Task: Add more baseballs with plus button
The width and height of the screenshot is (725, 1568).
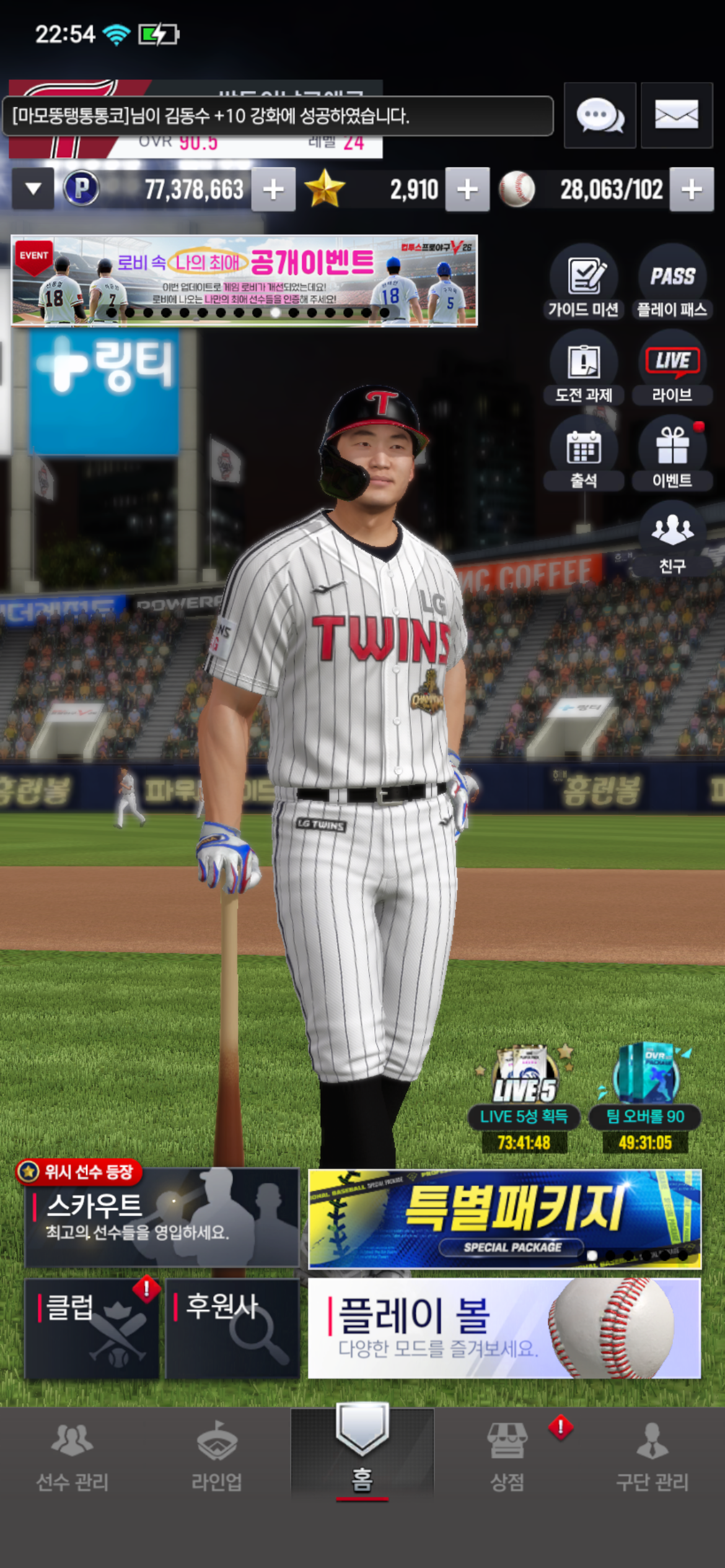Action: tap(692, 189)
